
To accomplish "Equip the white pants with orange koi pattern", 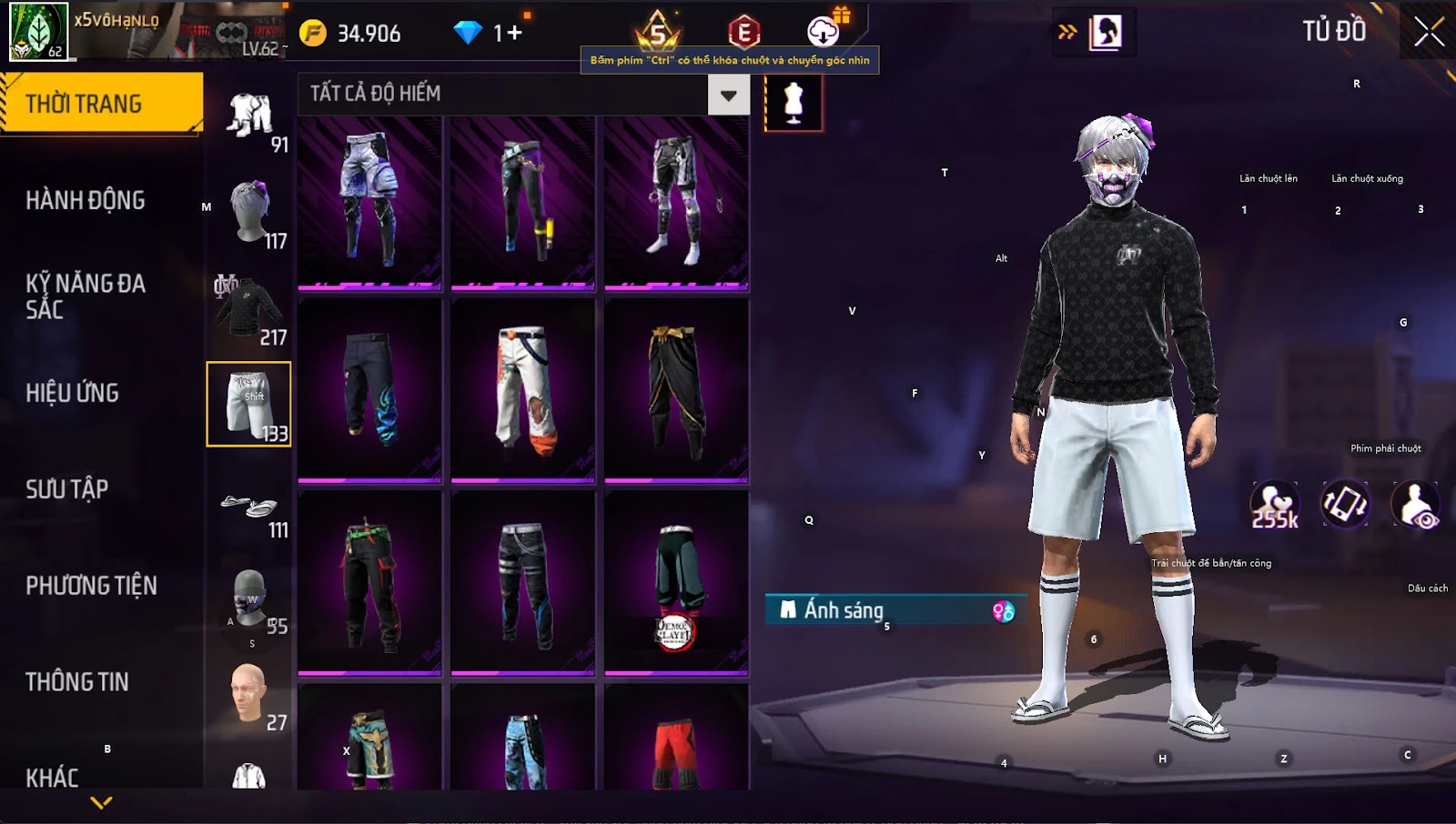I will click(x=522, y=391).
